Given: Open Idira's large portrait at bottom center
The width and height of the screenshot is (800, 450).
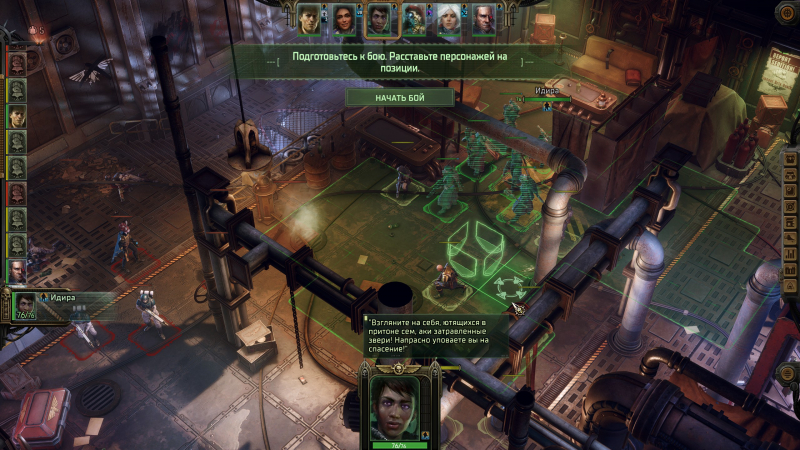Looking at the screenshot, I should pos(400,407).
